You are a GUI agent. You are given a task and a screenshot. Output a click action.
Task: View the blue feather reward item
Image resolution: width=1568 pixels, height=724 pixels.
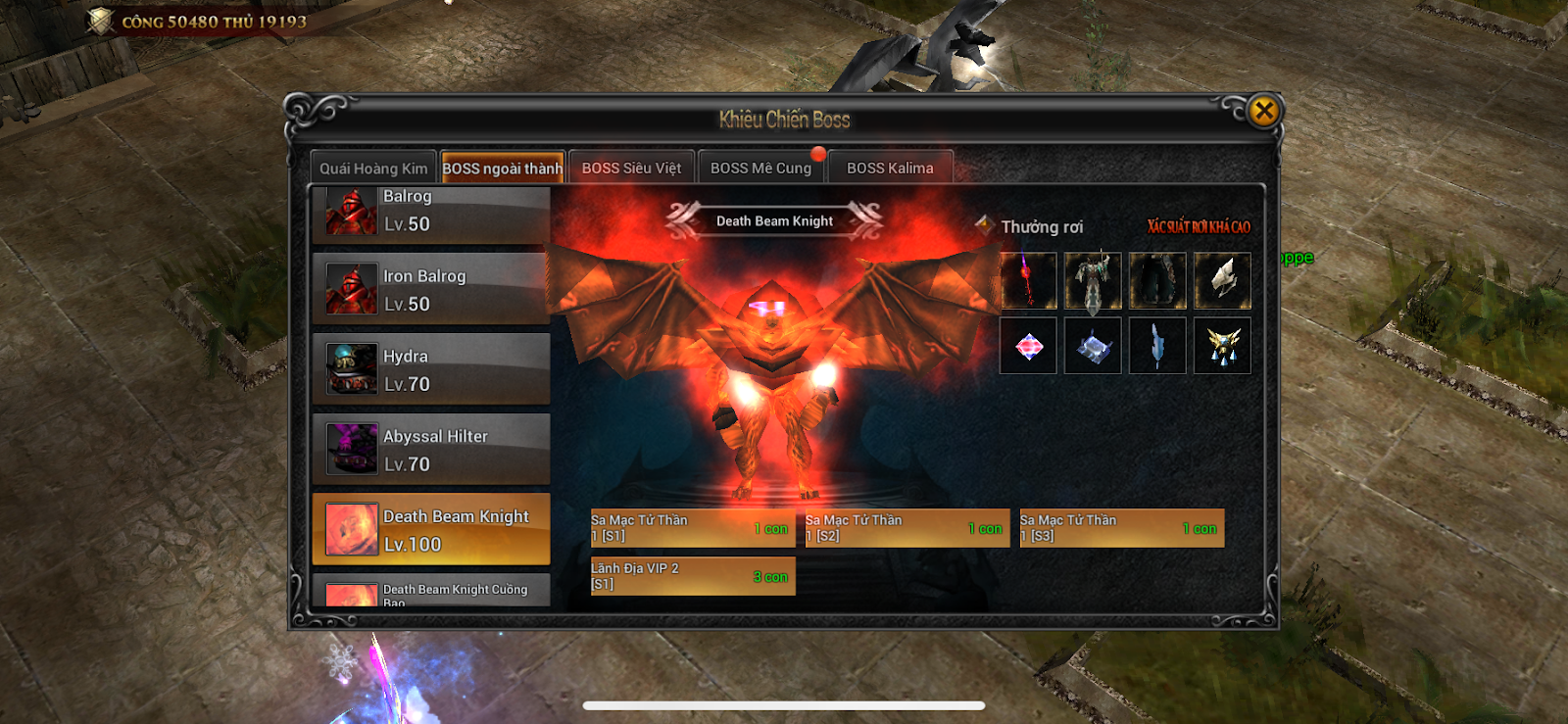[x=1157, y=346]
